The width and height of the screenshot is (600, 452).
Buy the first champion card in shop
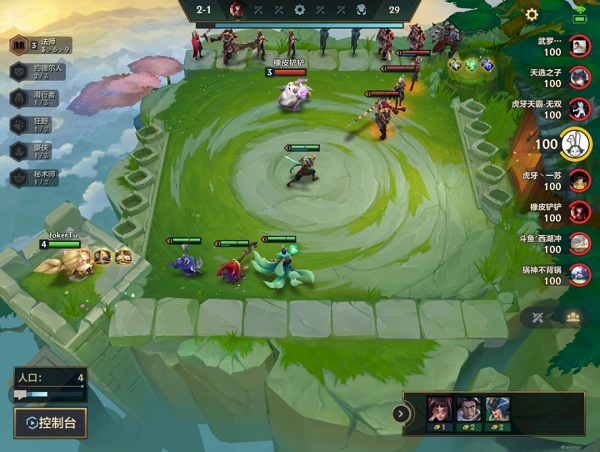click(x=437, y=412)
